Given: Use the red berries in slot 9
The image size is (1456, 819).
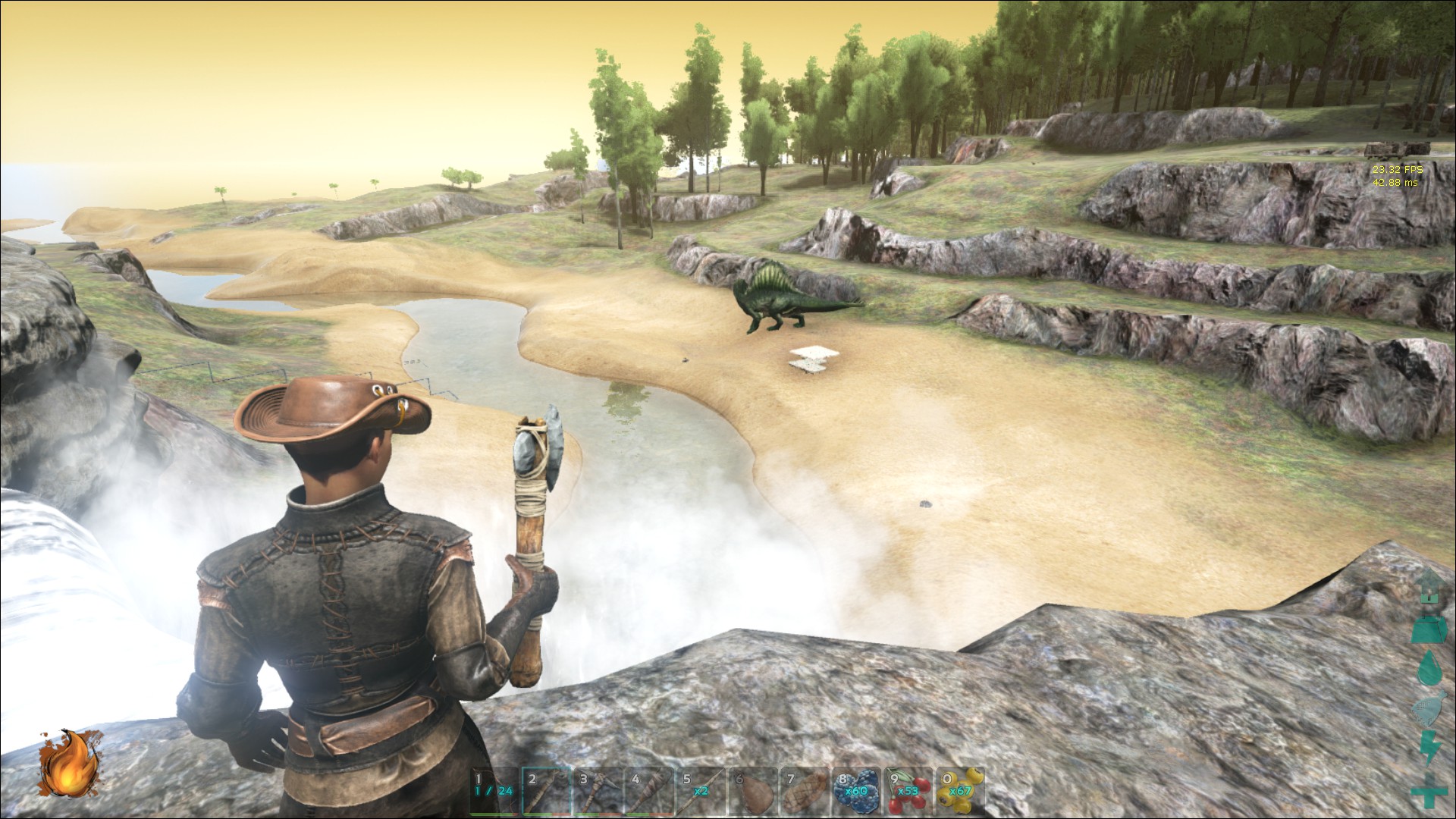Looking at the screenshot, I should [x=909, y=791].
